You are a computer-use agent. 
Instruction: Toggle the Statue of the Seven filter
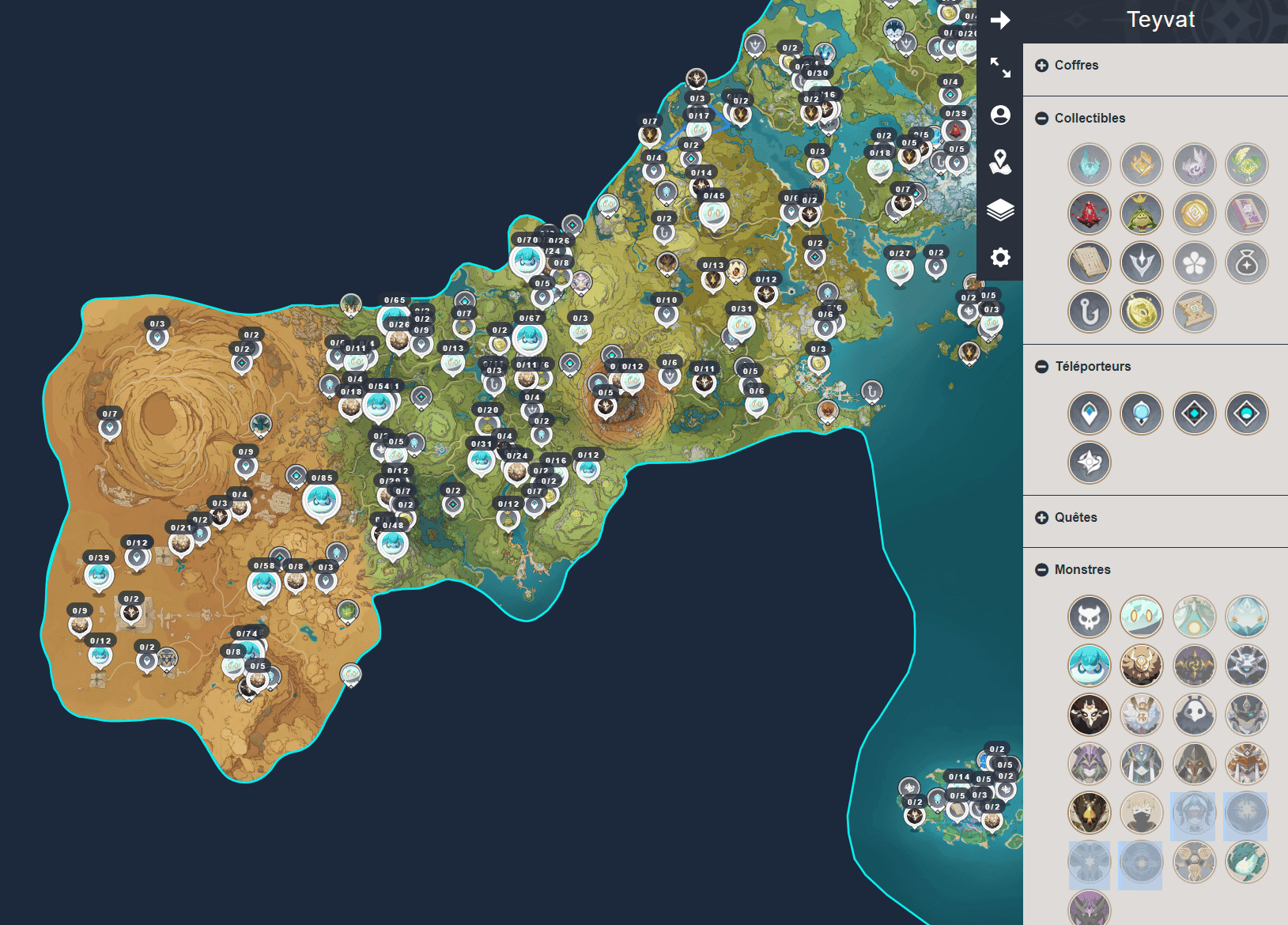[1141, 262]
